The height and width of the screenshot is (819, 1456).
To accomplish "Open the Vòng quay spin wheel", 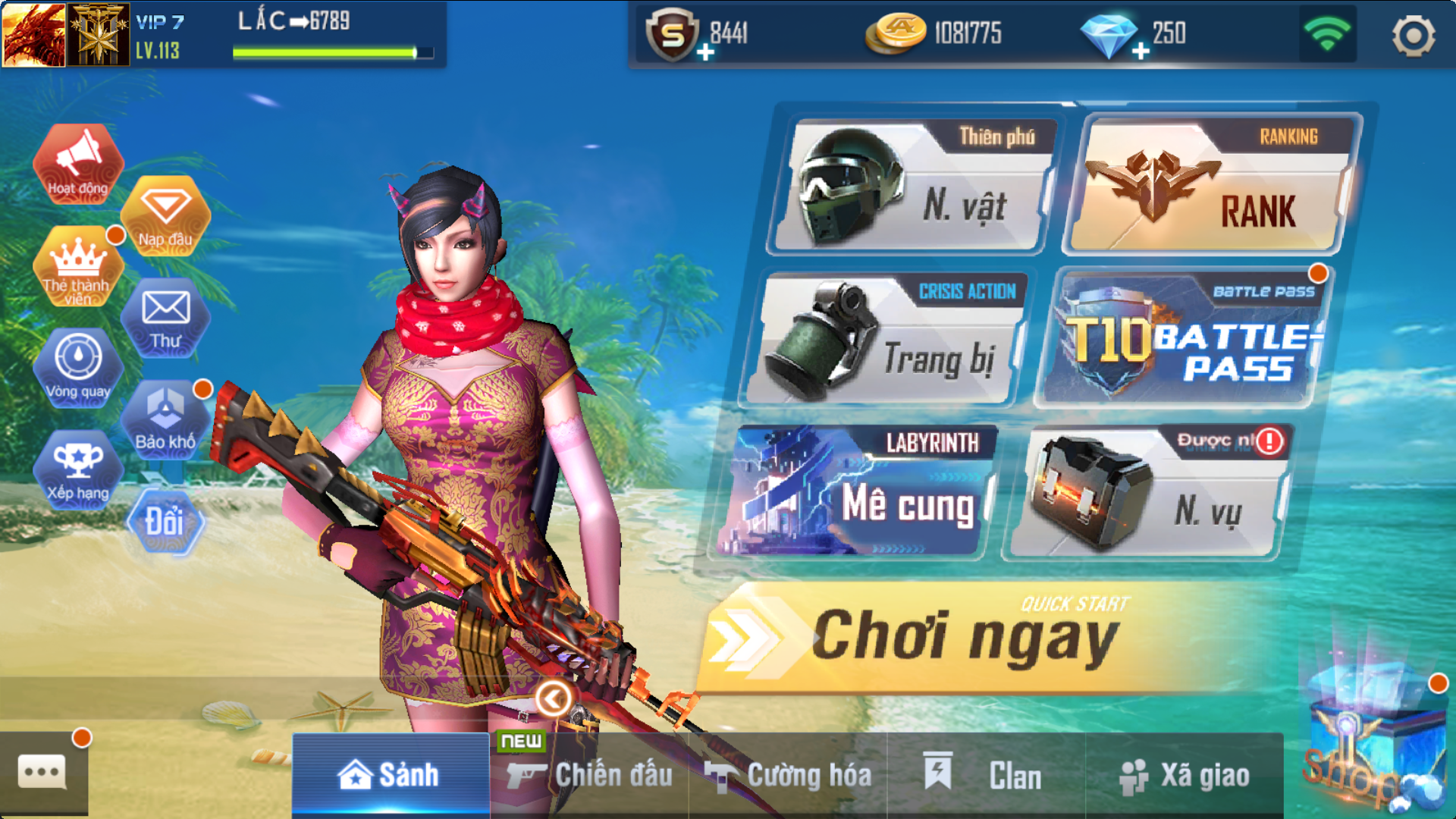I will pyautogui.click(x=78, y=368).
